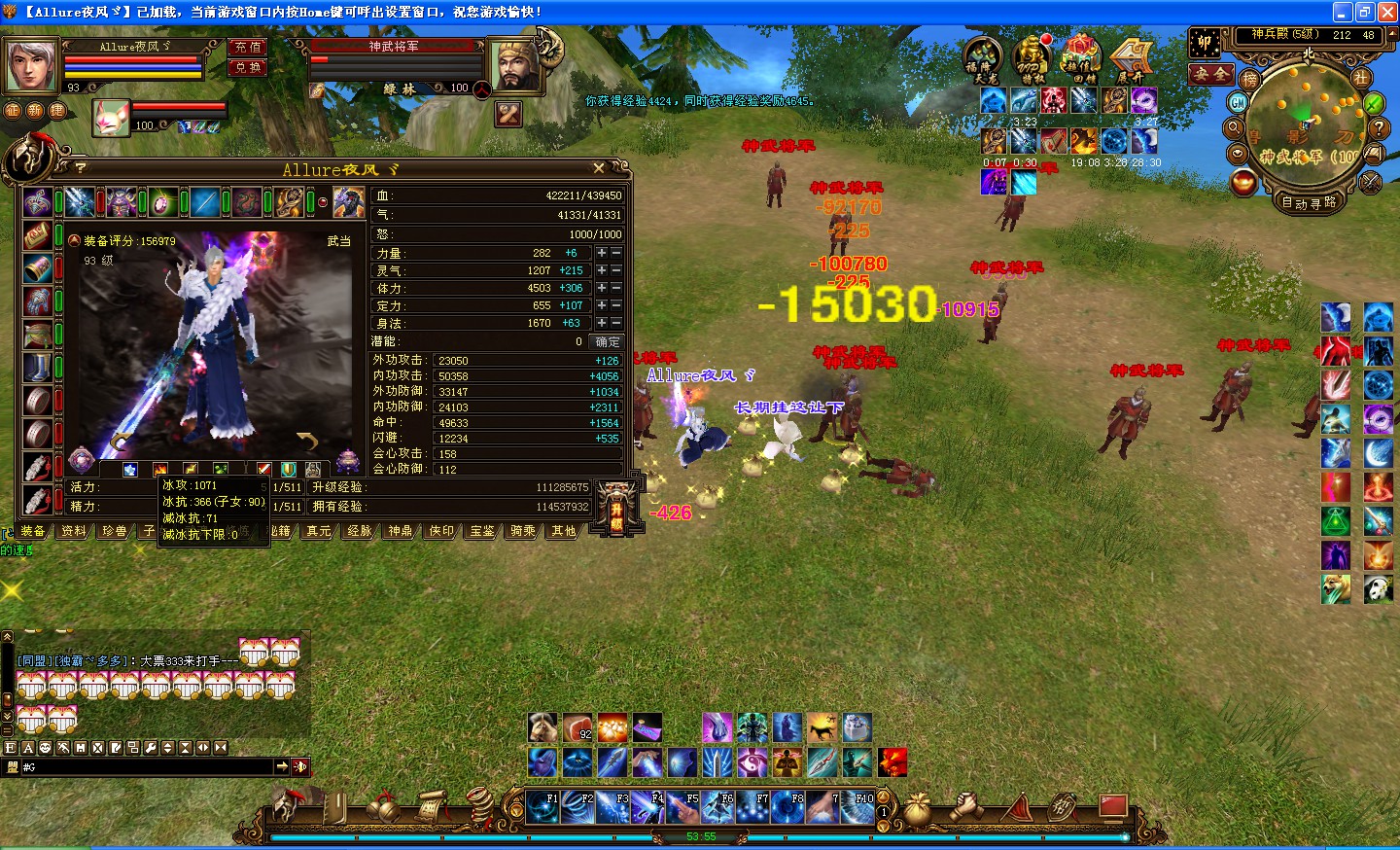The width and height of the screenshot is (1400, 850).
Task: Minimize the game window
Action: [1343, 12]
